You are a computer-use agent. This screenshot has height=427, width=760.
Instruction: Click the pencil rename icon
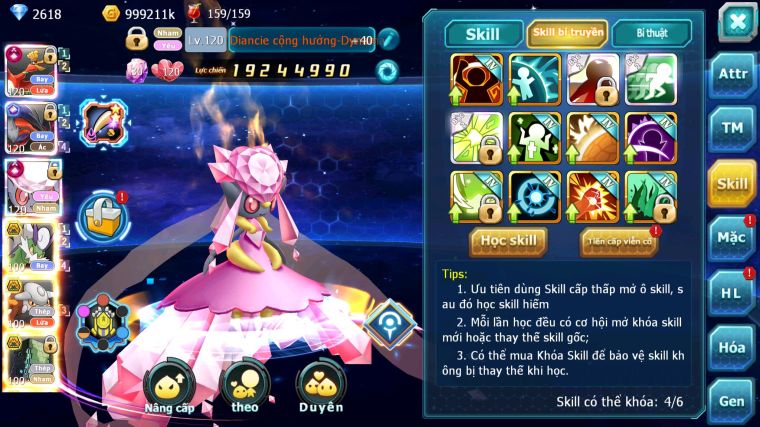387,40
